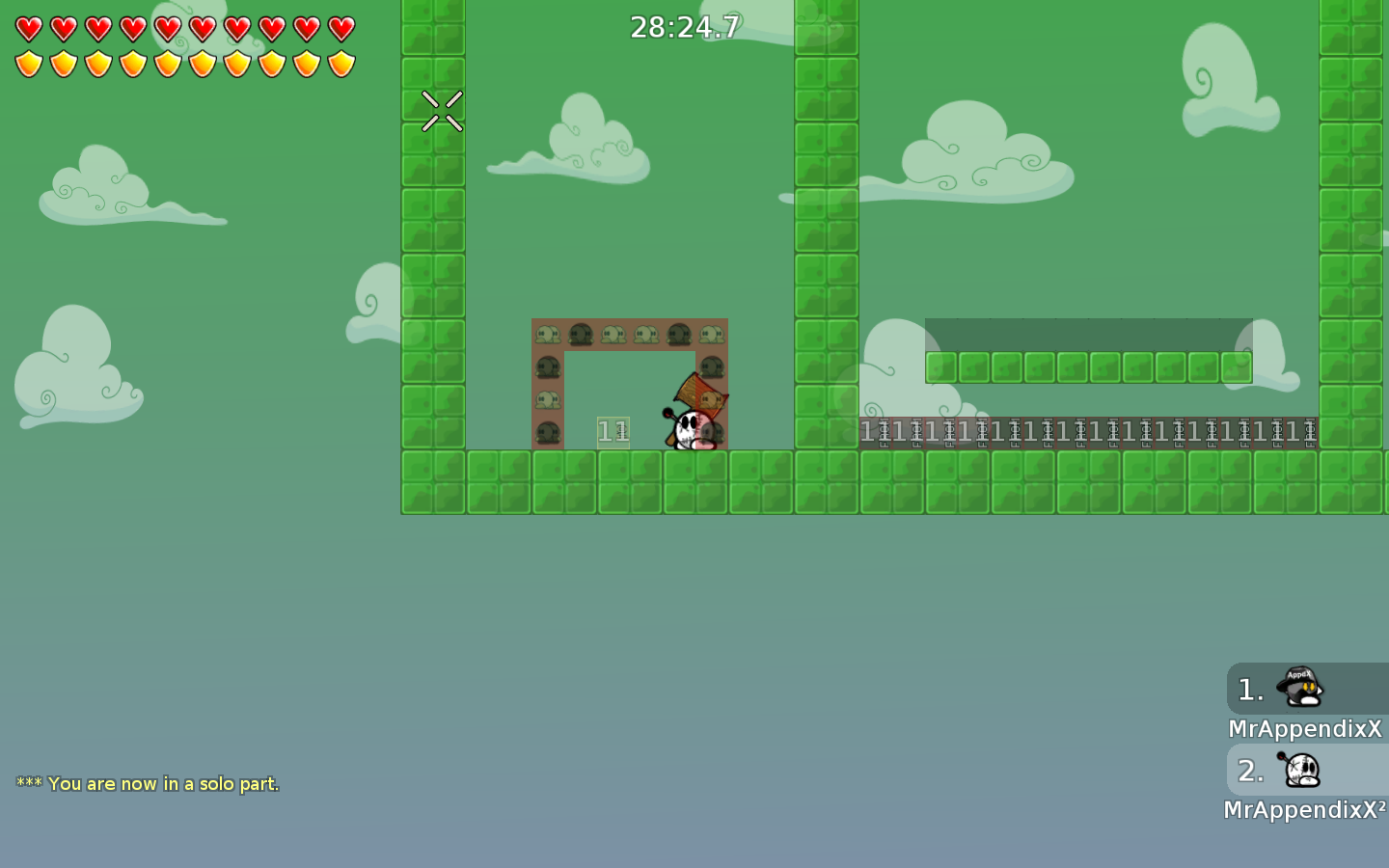Click the stopwatch number tile showing 1
Viewport: 1389px width, 868px height.
coord(613,430)
